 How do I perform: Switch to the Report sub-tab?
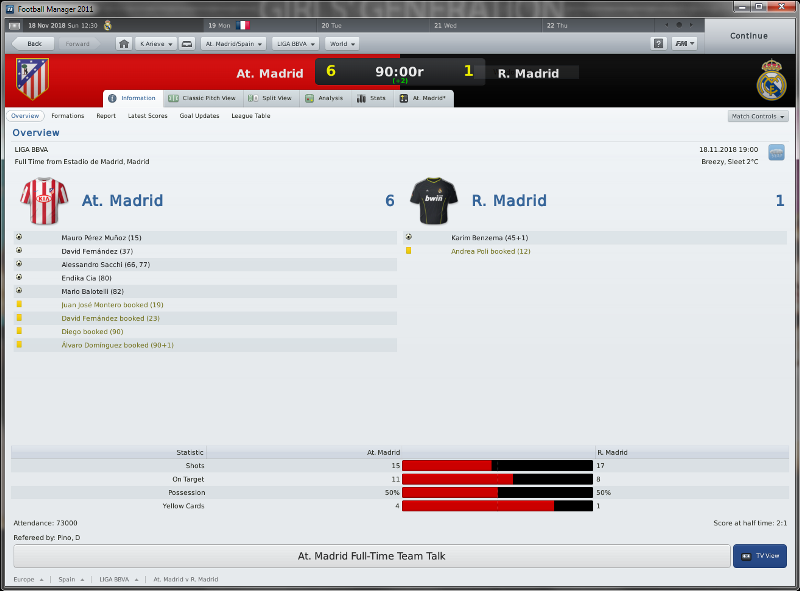click(106, 116)
